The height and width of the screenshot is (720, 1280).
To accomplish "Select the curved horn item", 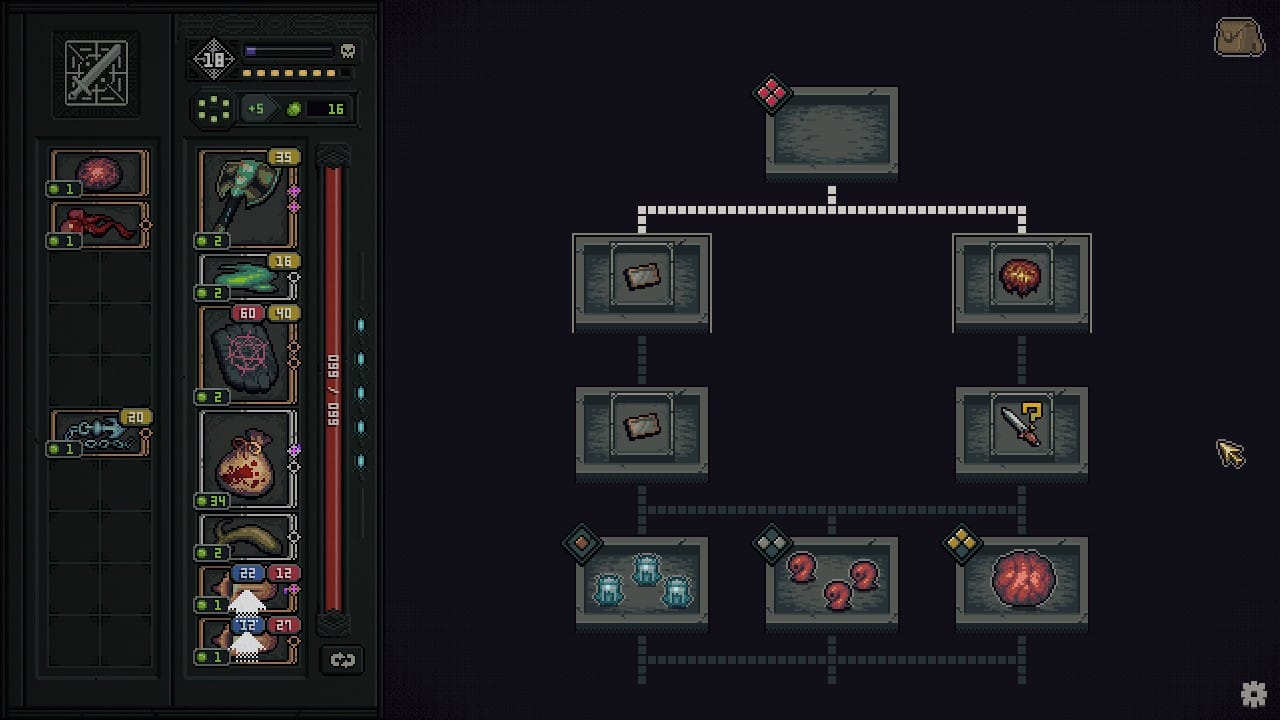I will (247, 537).
